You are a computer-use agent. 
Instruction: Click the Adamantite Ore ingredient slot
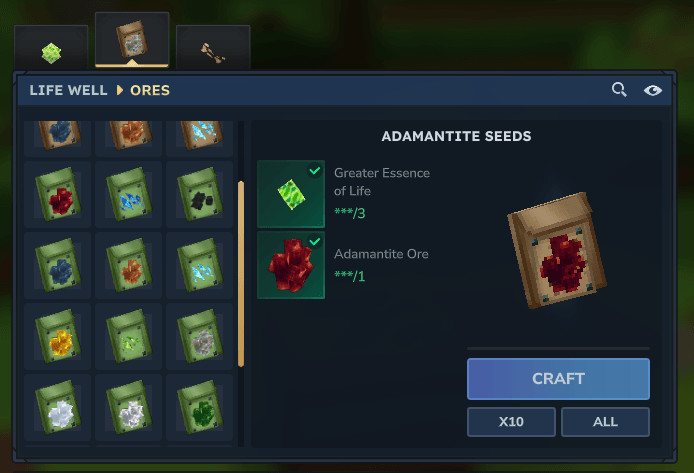point(291,265)
